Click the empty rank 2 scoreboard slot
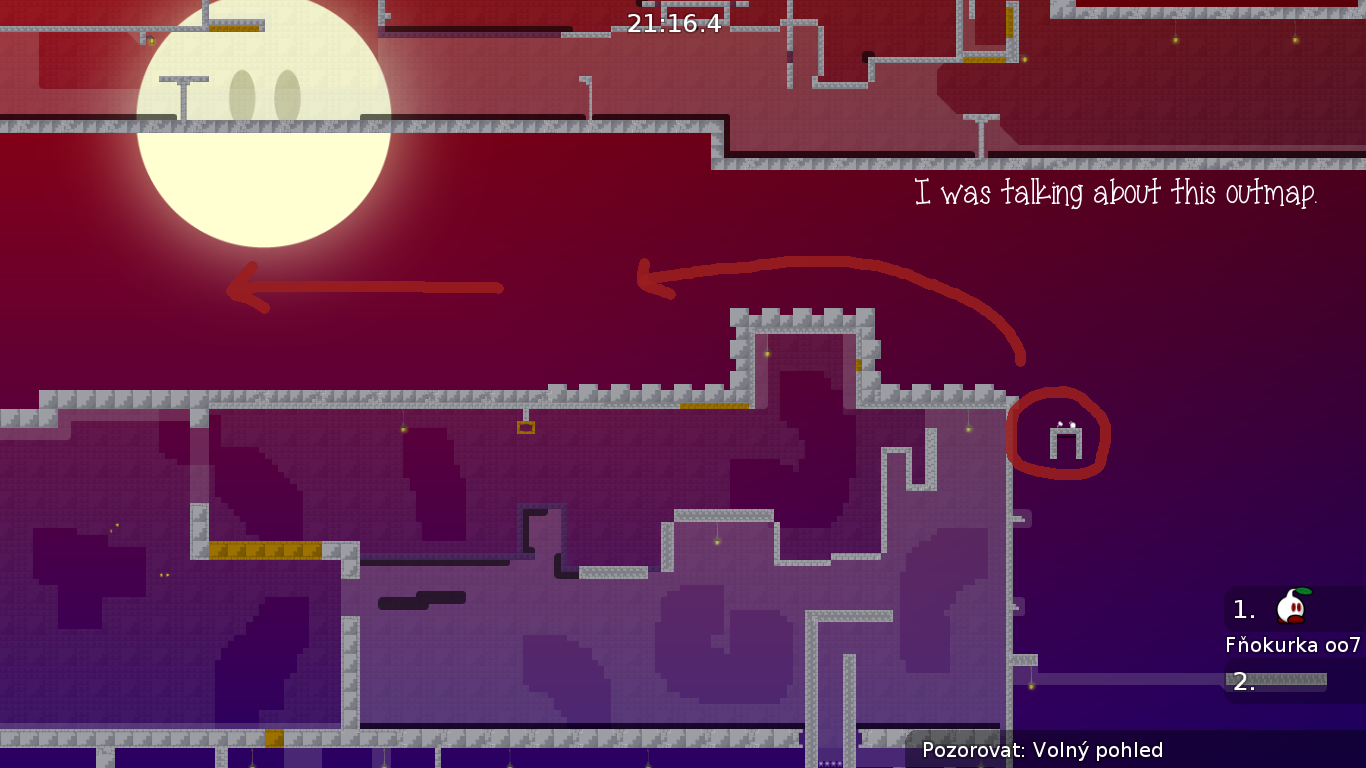1366x768 pixels. click(1243, 682)
